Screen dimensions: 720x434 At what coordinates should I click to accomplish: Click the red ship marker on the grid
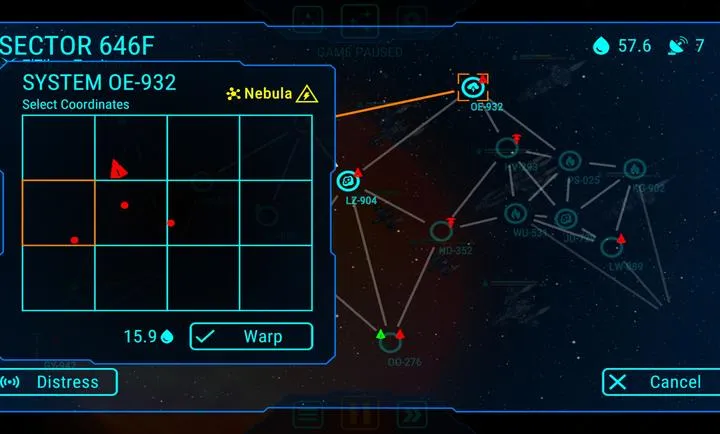(x=118, y=169)
